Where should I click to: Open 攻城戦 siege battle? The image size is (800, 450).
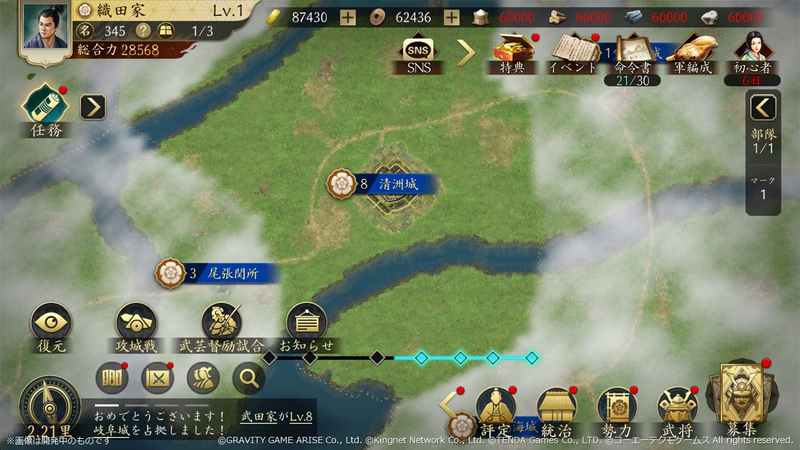point(135,325)
